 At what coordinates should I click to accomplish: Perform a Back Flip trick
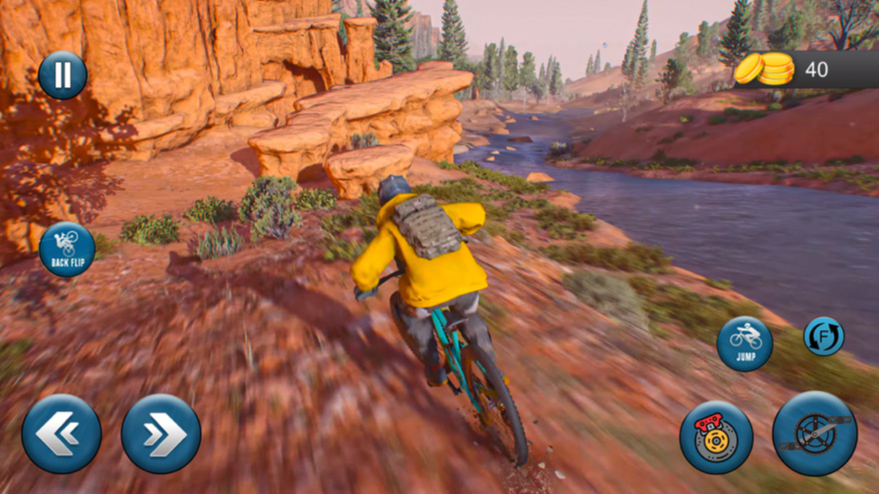click(x=67, y=249)
